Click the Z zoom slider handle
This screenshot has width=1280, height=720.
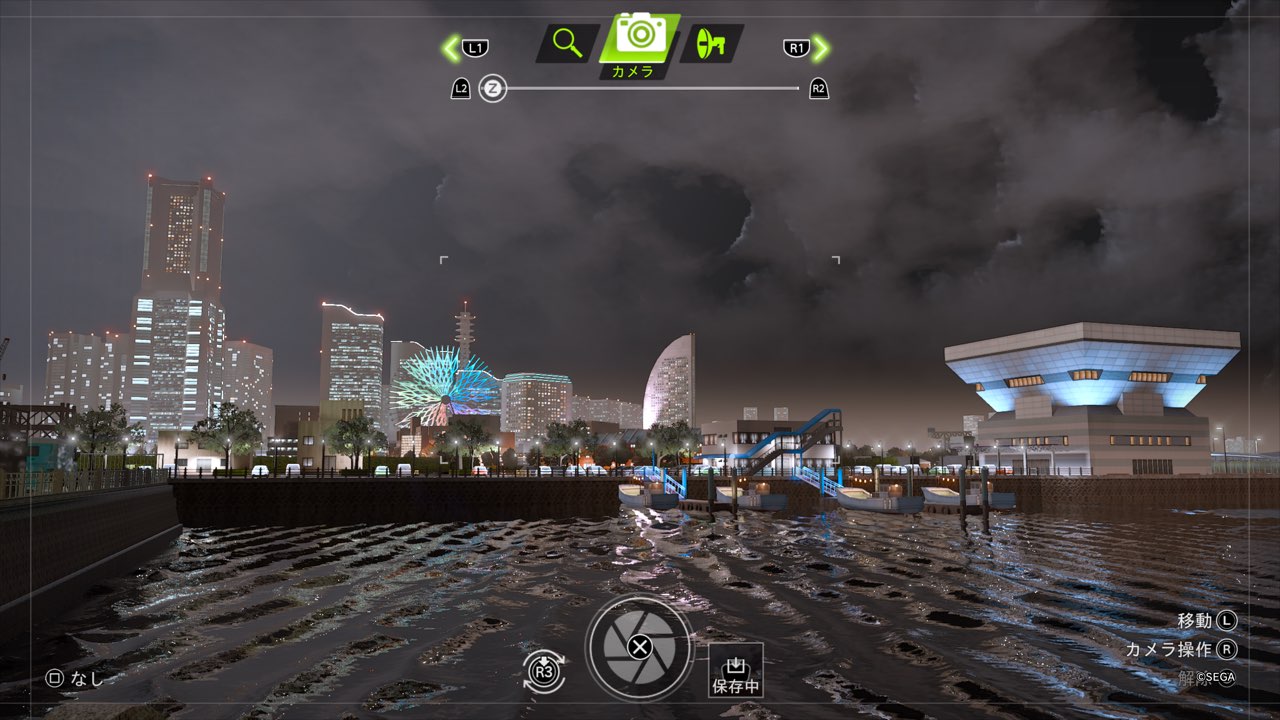point(492,89)
